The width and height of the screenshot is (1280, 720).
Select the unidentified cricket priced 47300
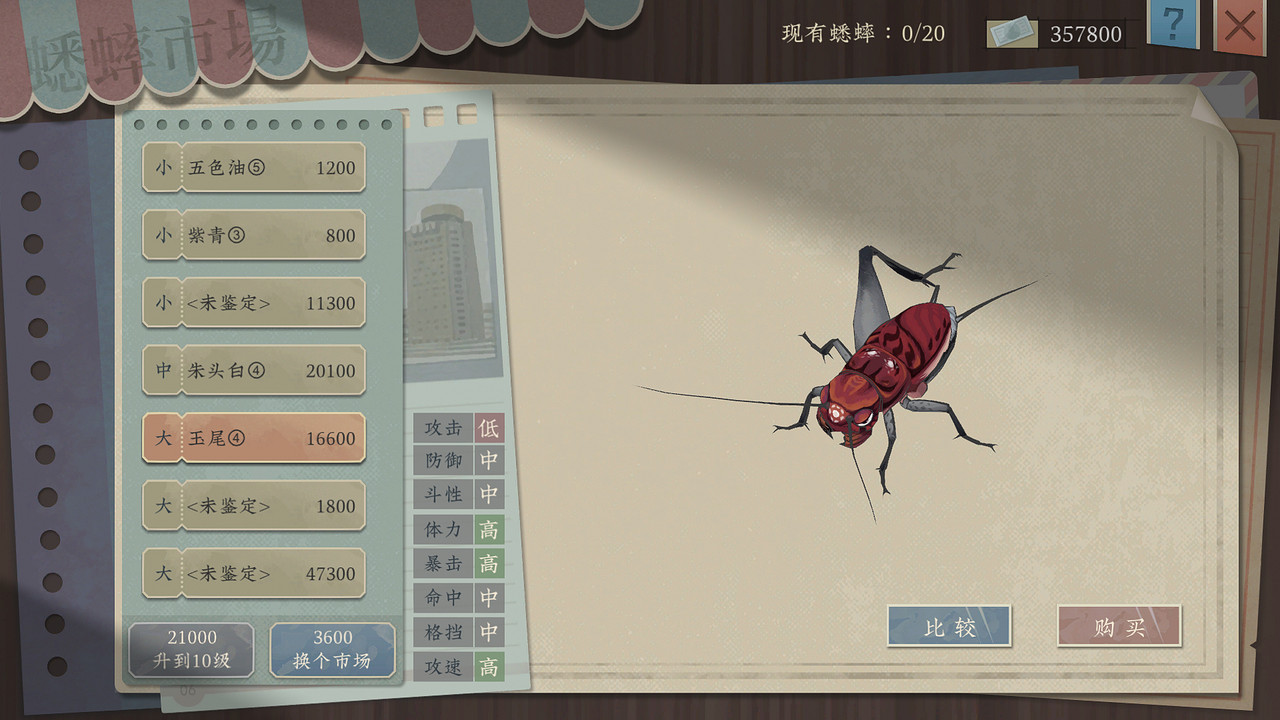click(253, 573)
